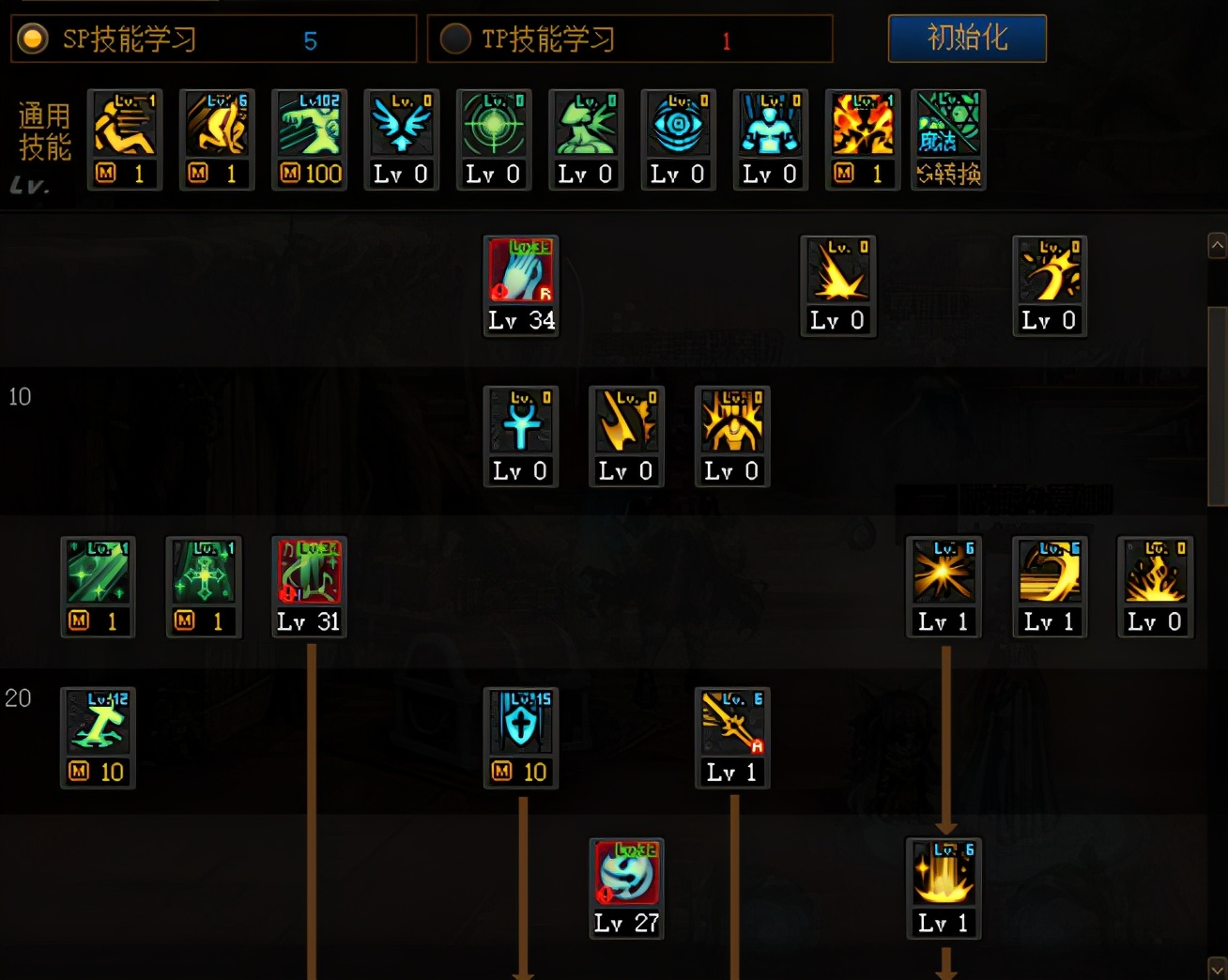Click the scroll-down arrow of skill list
This screenshot has width=1228, height=980.
(x=1217, y=967)
